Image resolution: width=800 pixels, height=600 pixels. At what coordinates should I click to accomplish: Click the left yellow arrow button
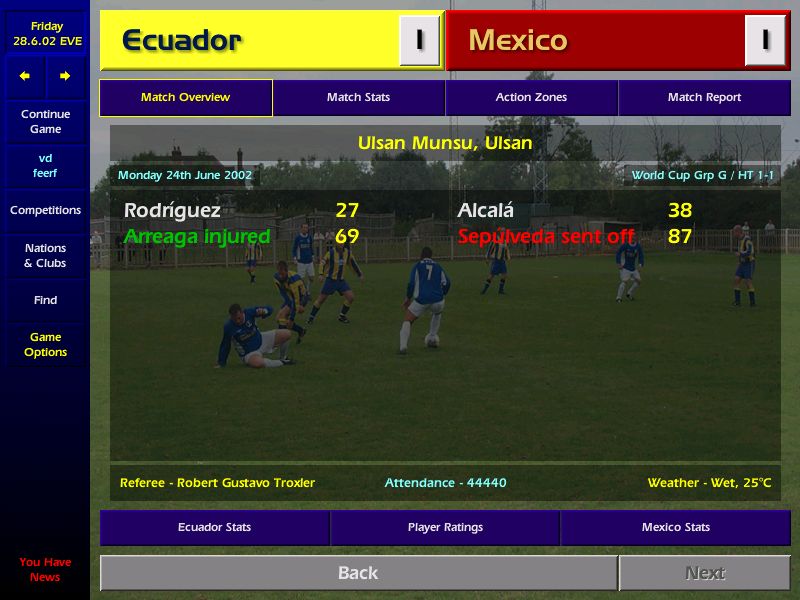tap(25, 76)
